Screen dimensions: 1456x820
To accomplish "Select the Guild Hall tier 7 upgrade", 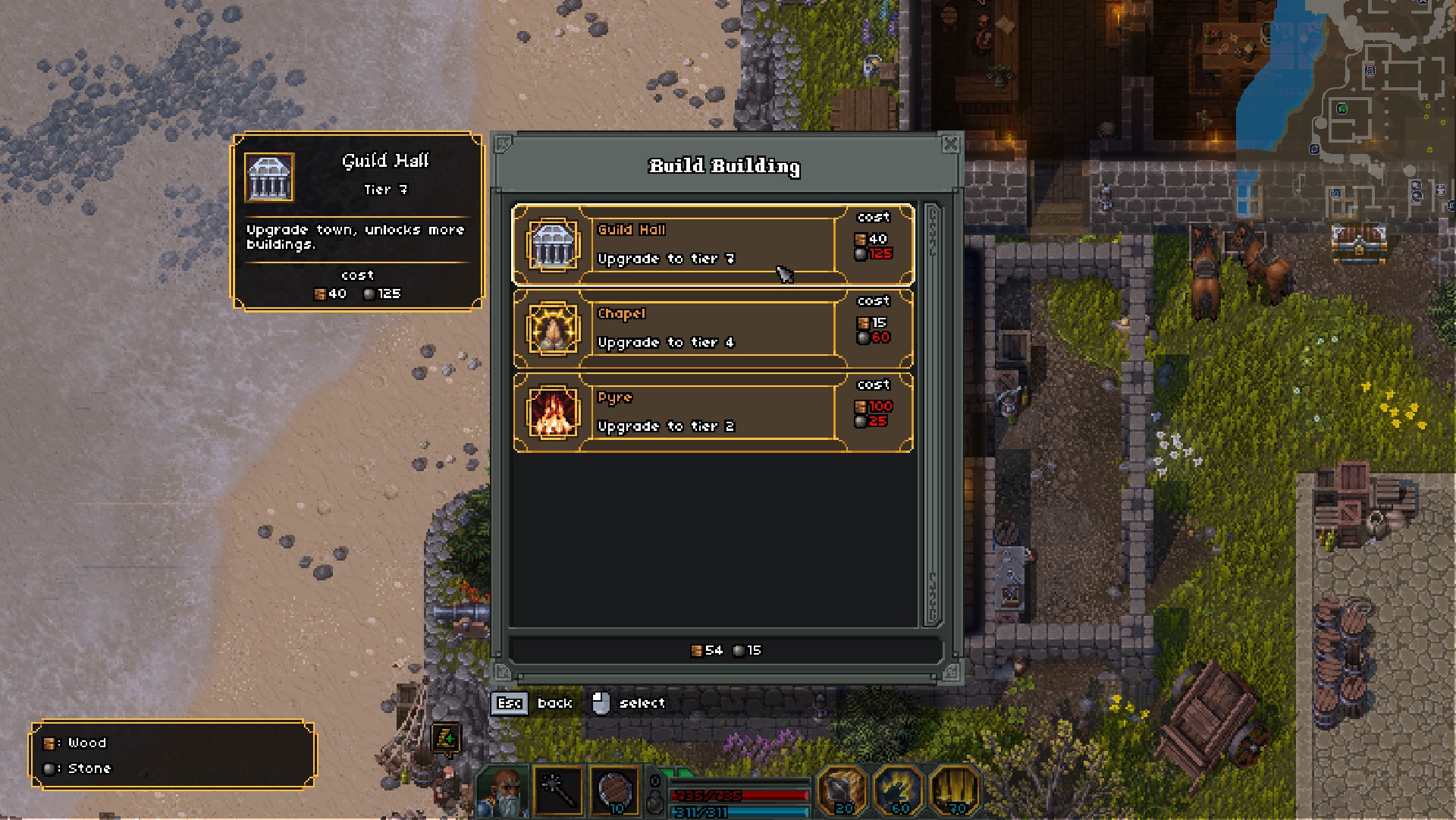I will point(713,244).
